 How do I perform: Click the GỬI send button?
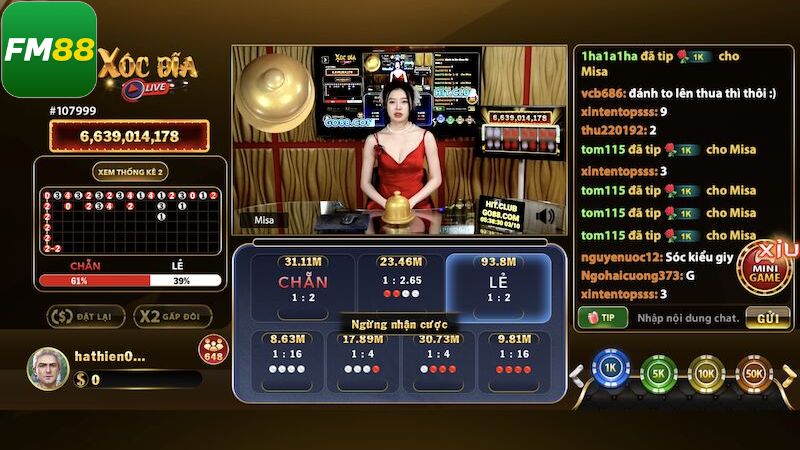(767, 317)
